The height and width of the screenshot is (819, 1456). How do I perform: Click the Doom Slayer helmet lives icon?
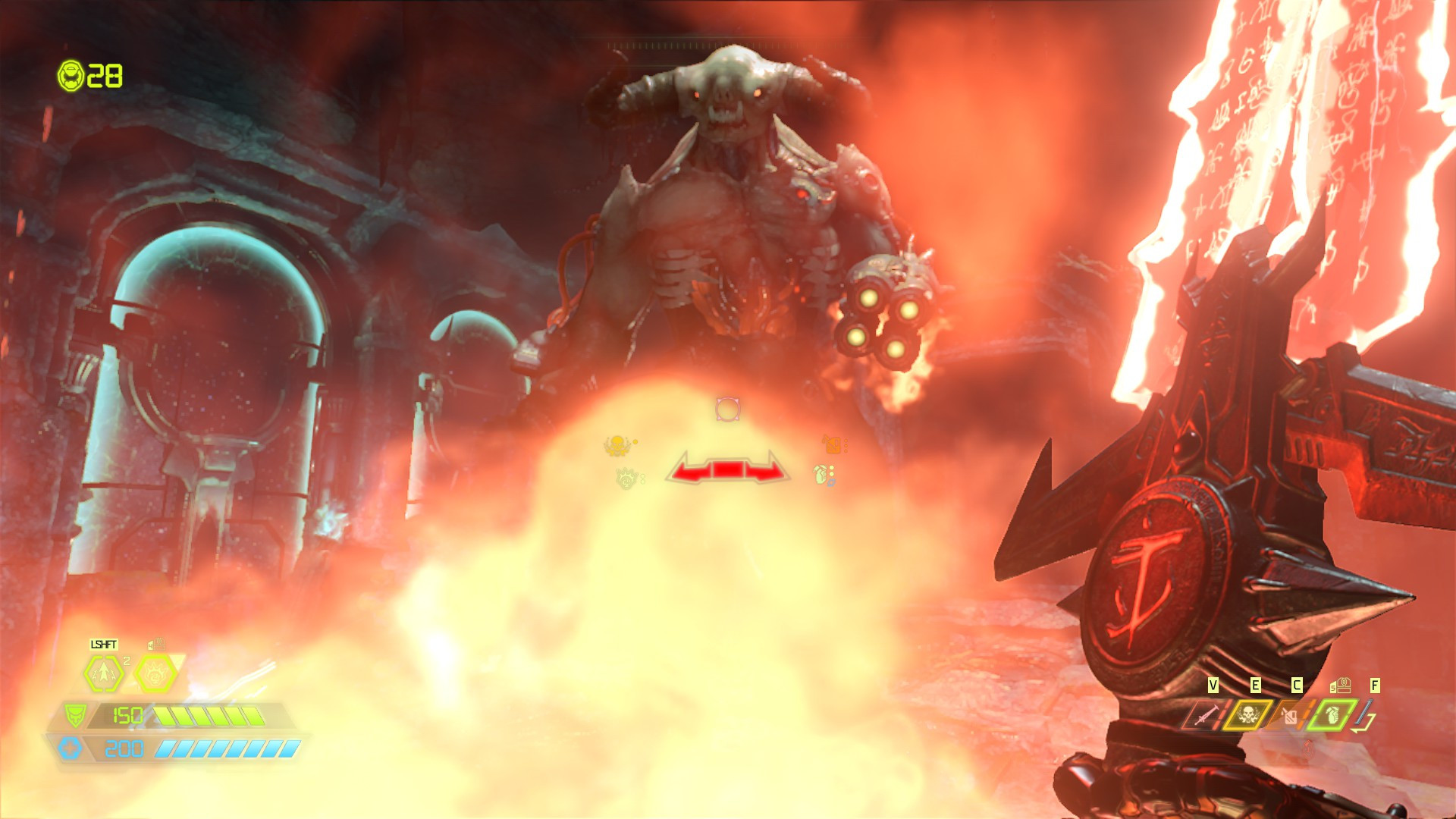71,76
